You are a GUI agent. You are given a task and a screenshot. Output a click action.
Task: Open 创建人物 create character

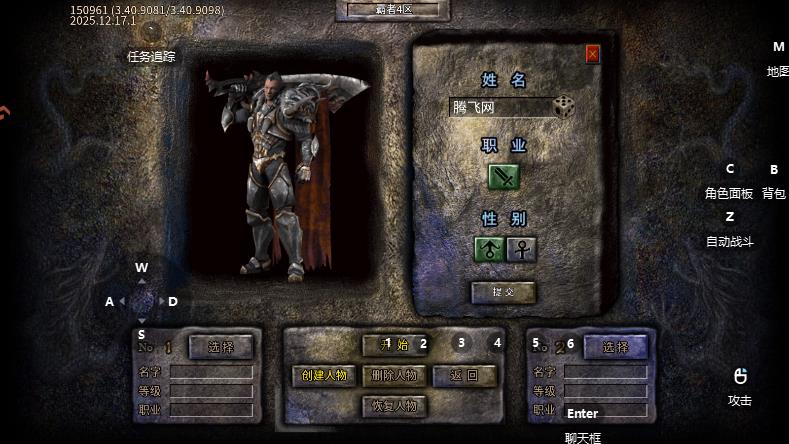click(324, 375)
